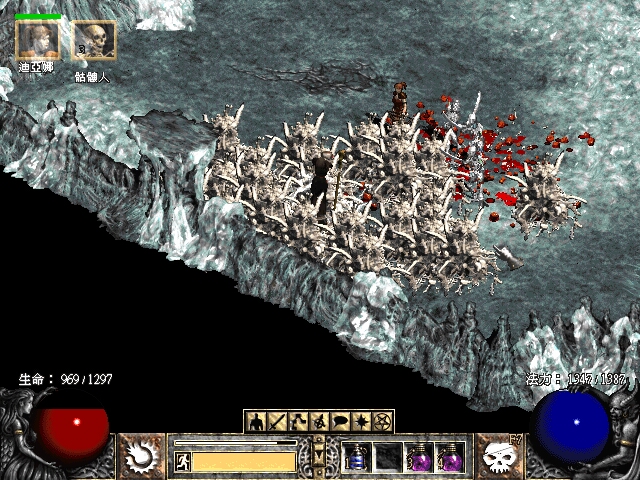The height and width of the screenshot is (480, 640).
Task: Open the character sheet from the mini panel
Action: click(255, 421)
